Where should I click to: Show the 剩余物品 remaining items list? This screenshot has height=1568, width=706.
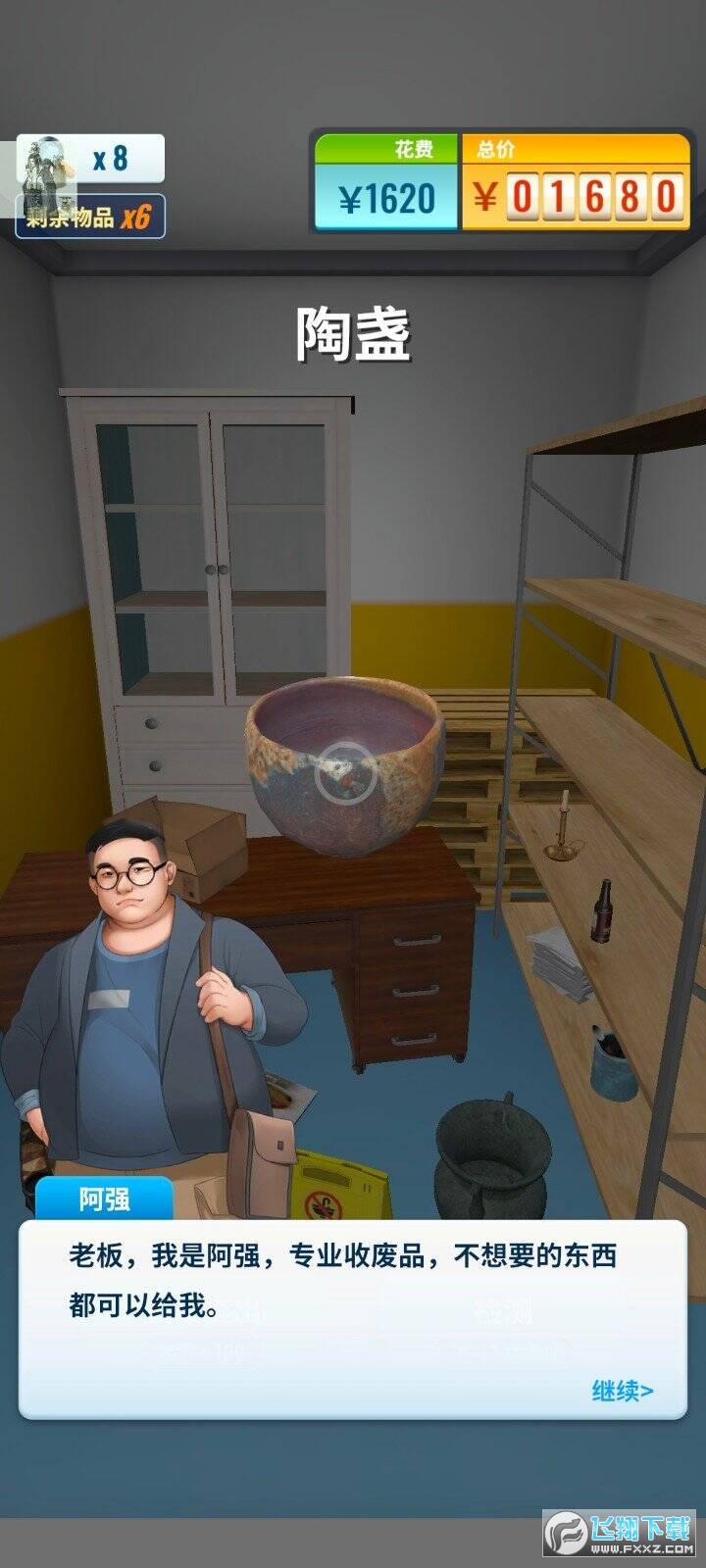[x=90, y=217]
